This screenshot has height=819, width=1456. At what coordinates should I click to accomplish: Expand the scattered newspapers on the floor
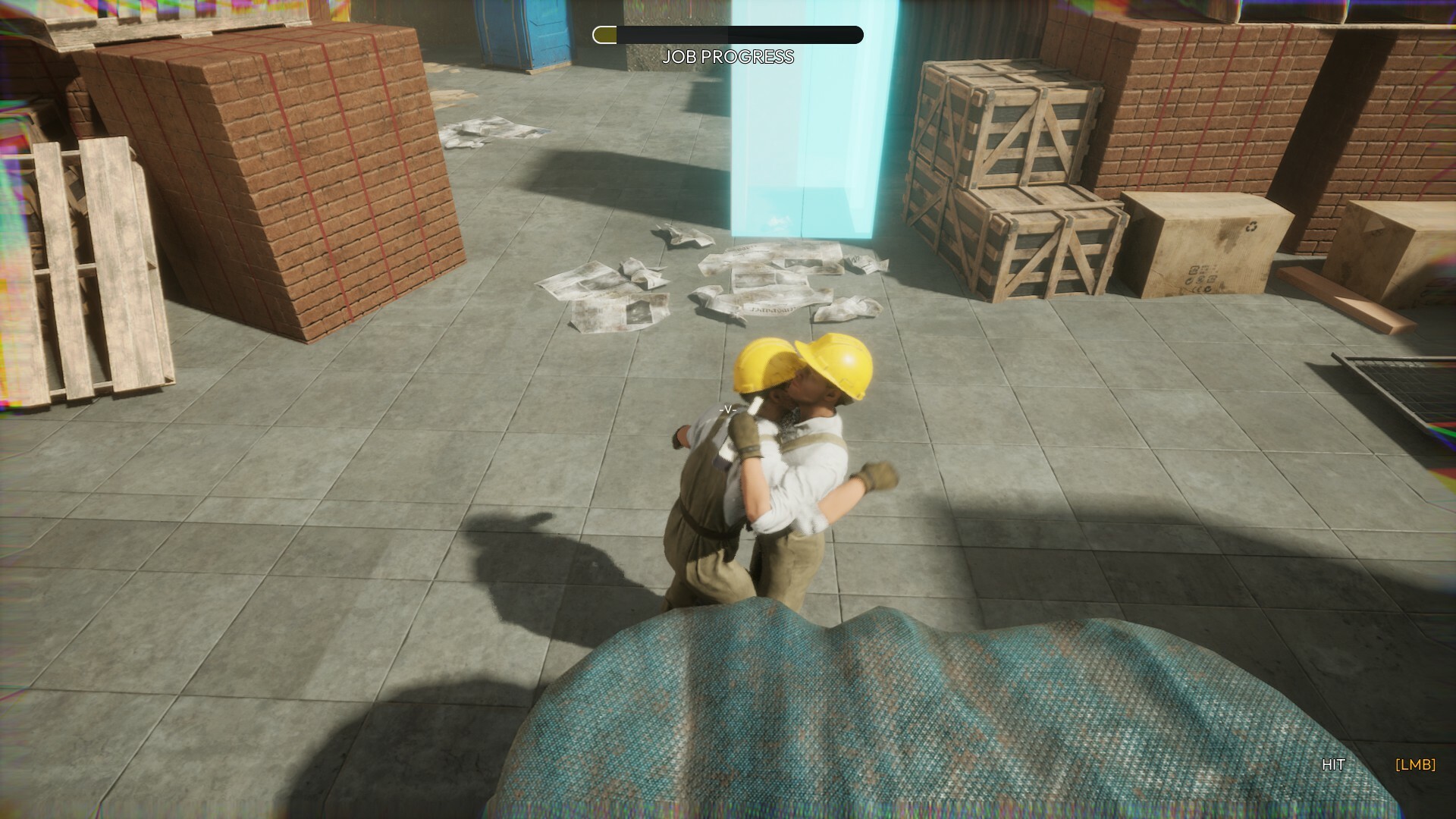point(720,288)
